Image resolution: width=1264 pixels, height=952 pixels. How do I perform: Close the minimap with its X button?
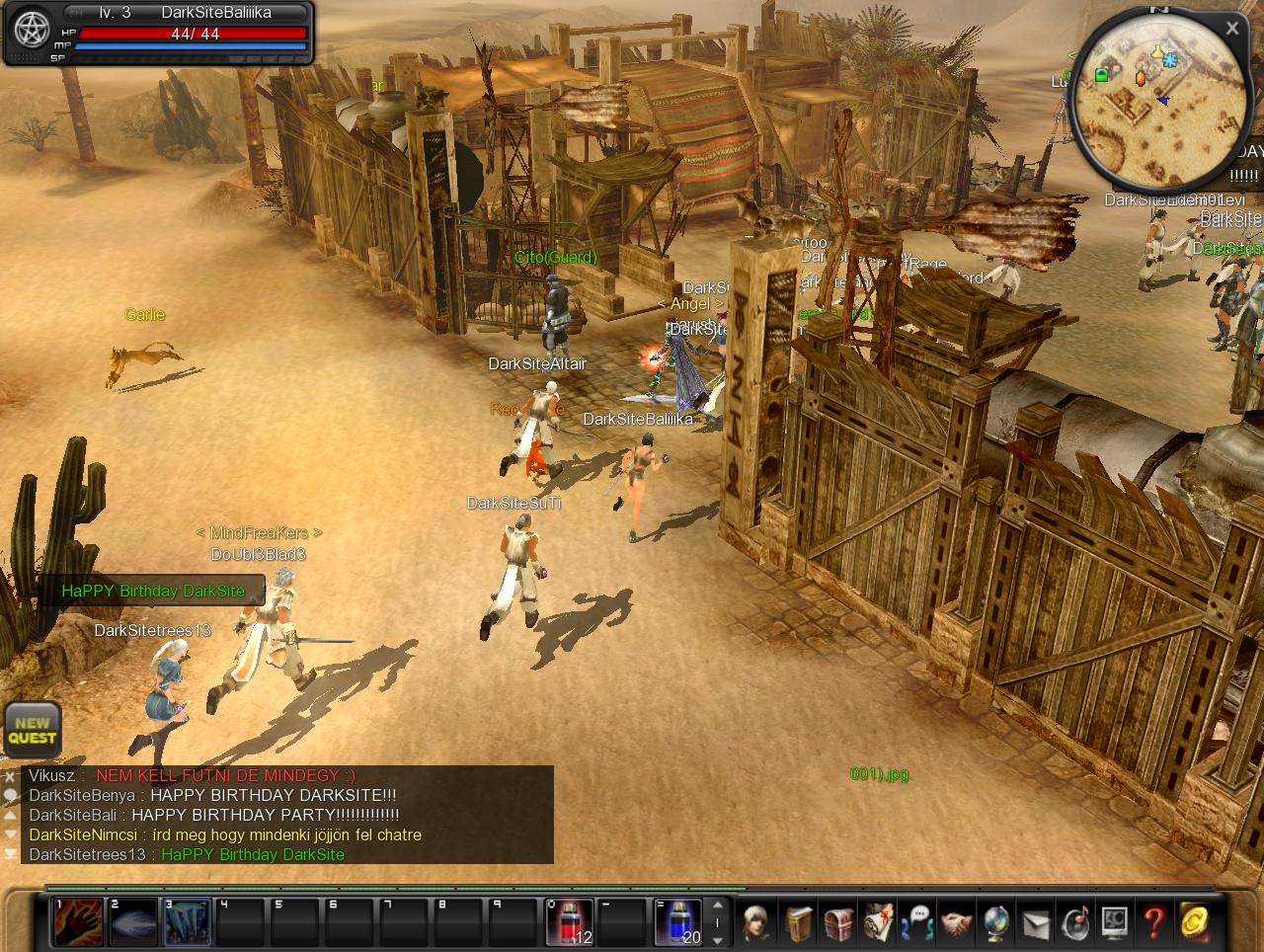coord(1231,29)
